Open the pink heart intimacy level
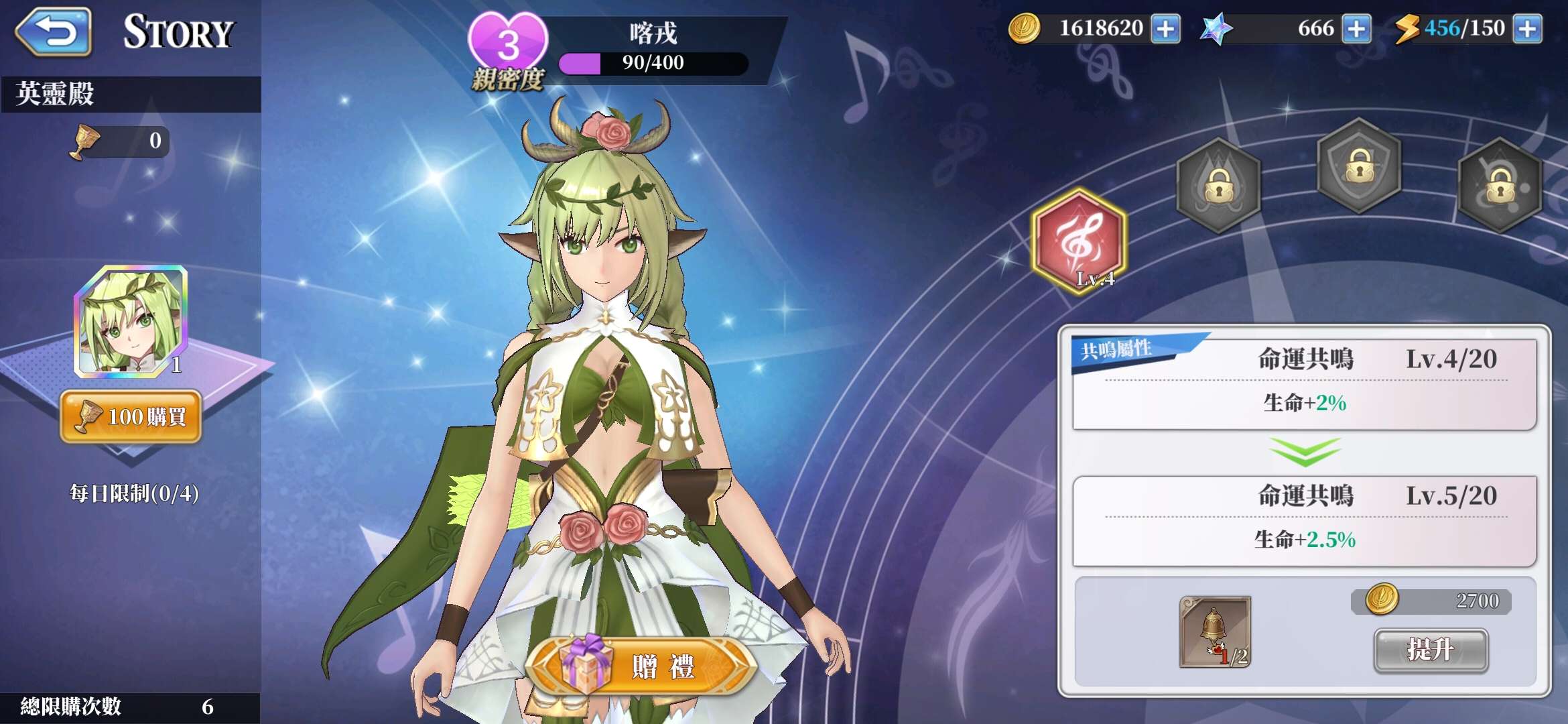The width and height of the screenshot is (1568, 724). coord(508,42)
